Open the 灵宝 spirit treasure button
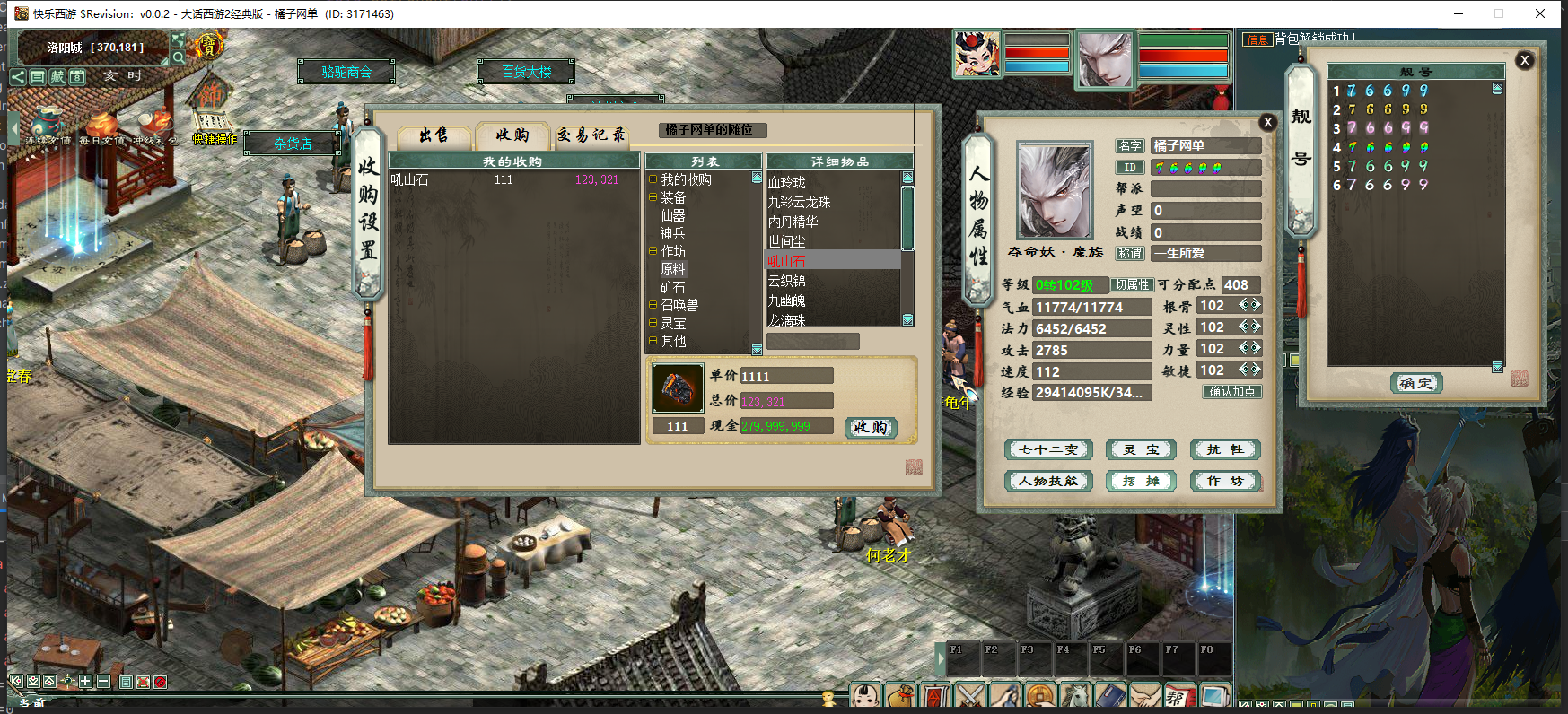 click(x=1141, y=449)
